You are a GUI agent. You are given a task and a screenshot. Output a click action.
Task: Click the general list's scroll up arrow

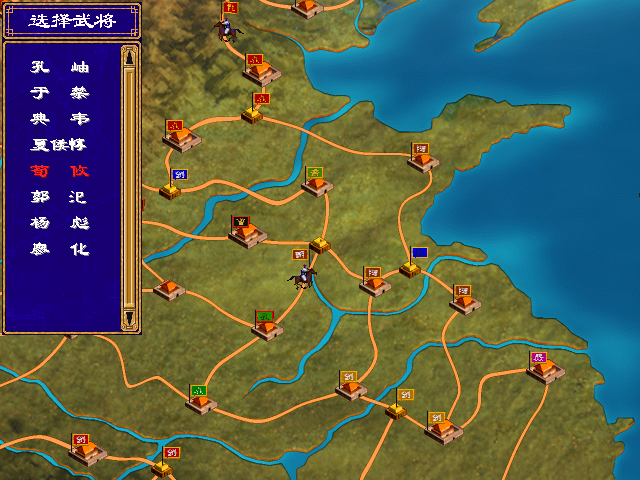129,56
